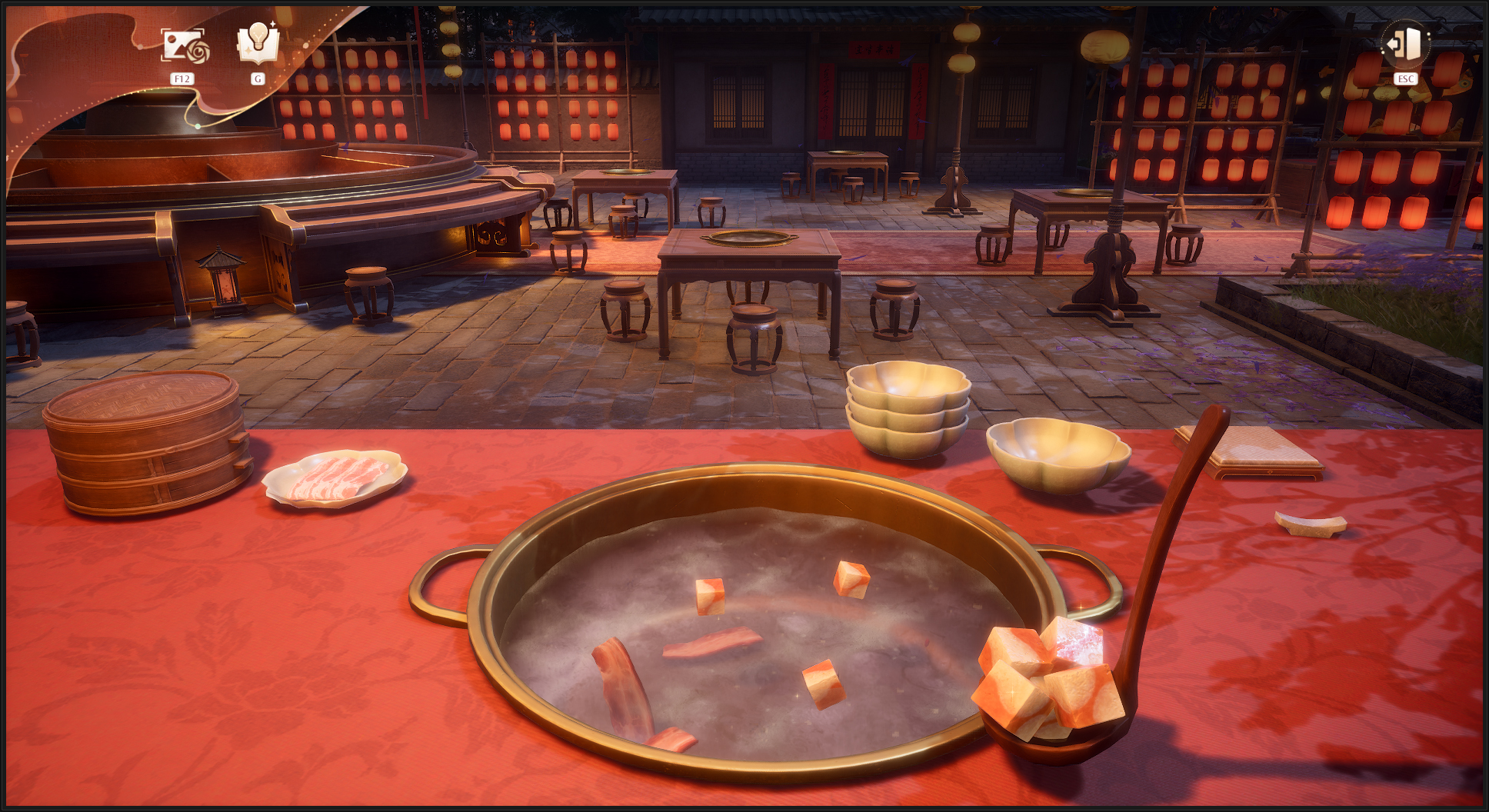Show the lightbulb hint guide
The image size is (1489, 812).
258,43
